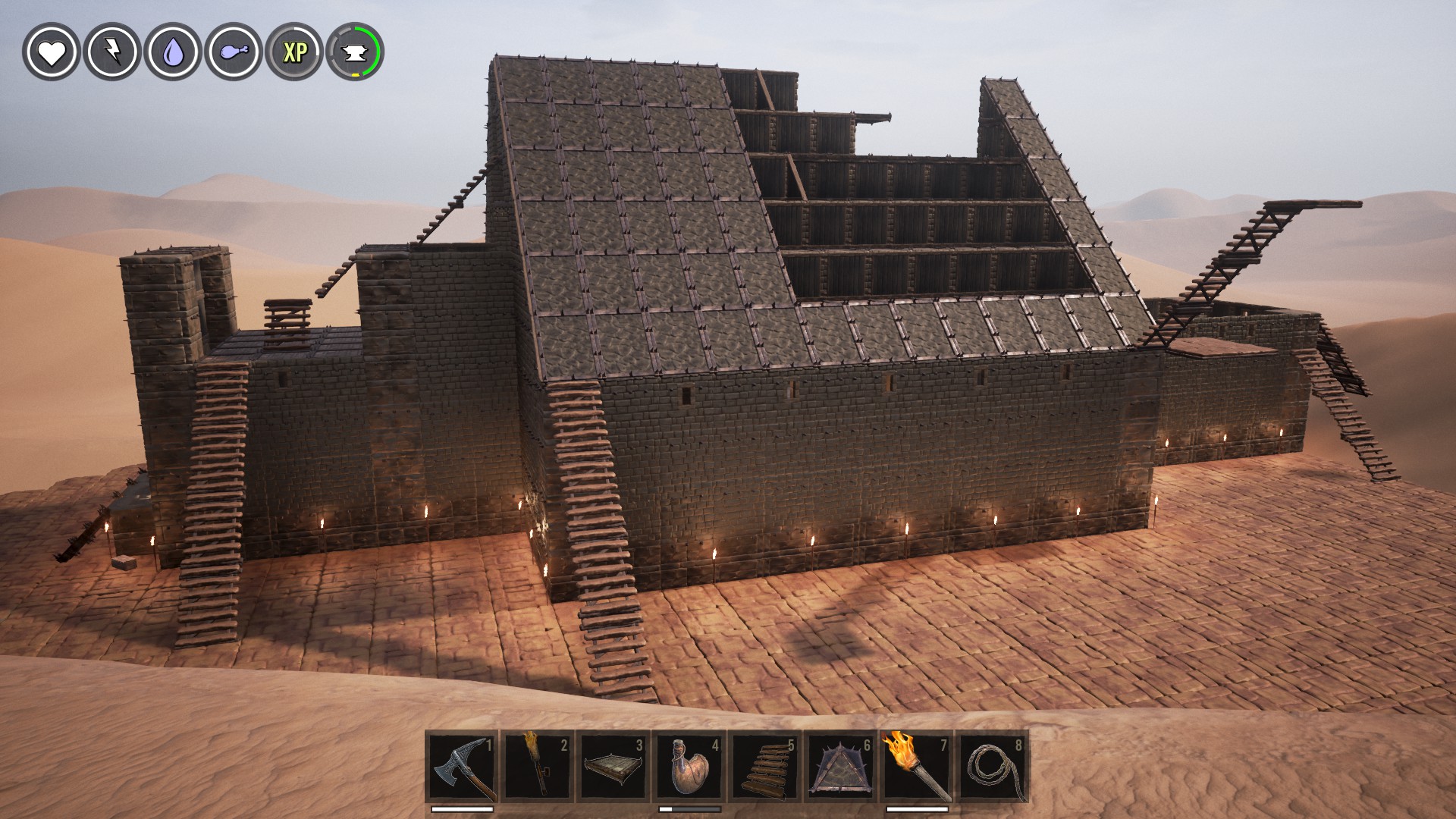The height and width of the screenshot is (819, 1456).
Task: Click the lightning bolt stamina icon
Action: coord(111,52)
